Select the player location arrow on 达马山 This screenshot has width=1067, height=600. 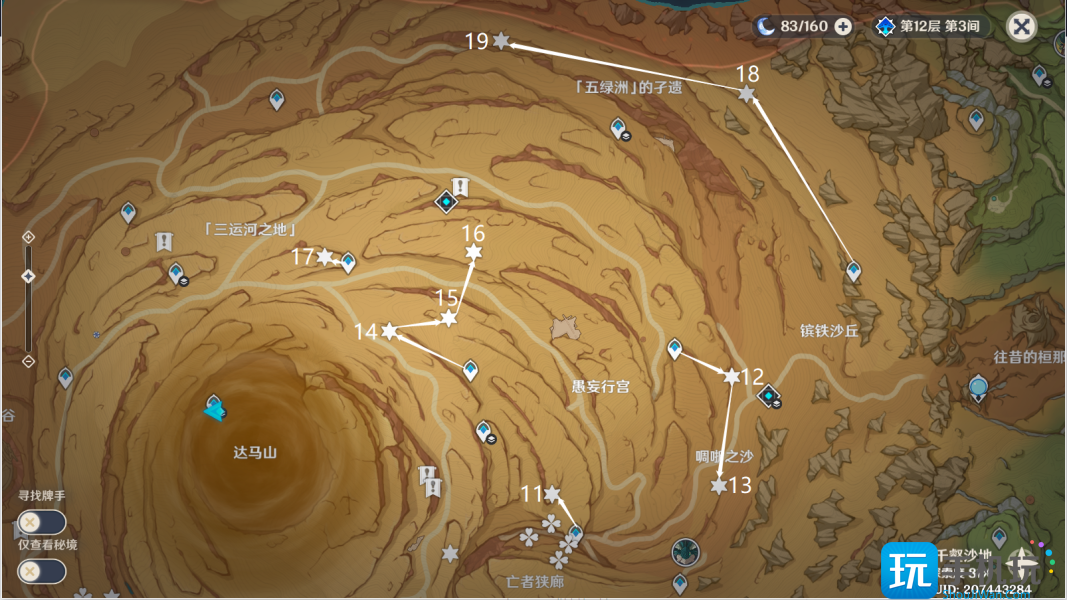point(214,409)
